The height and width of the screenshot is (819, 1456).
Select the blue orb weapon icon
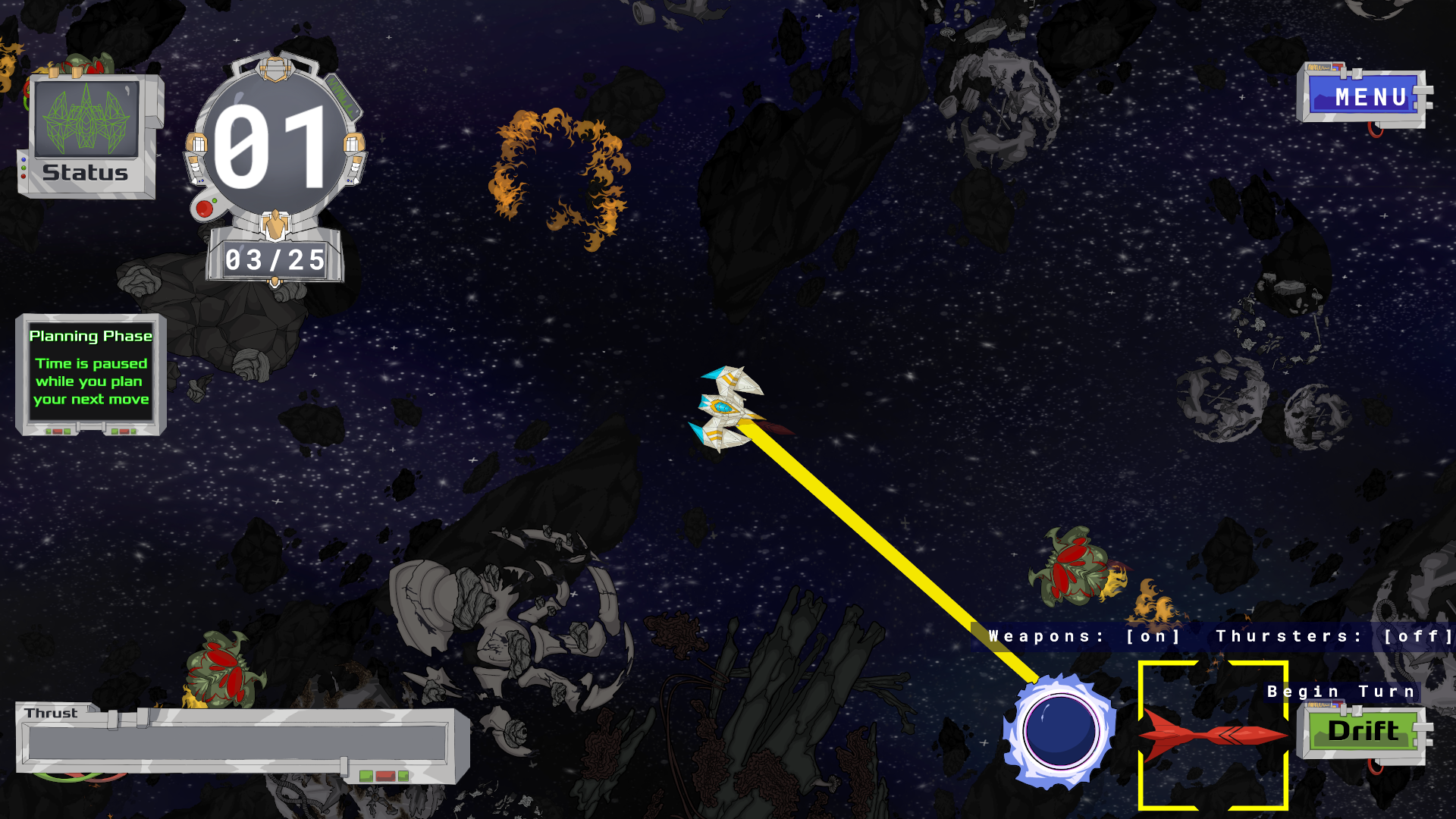point(1059,732)
